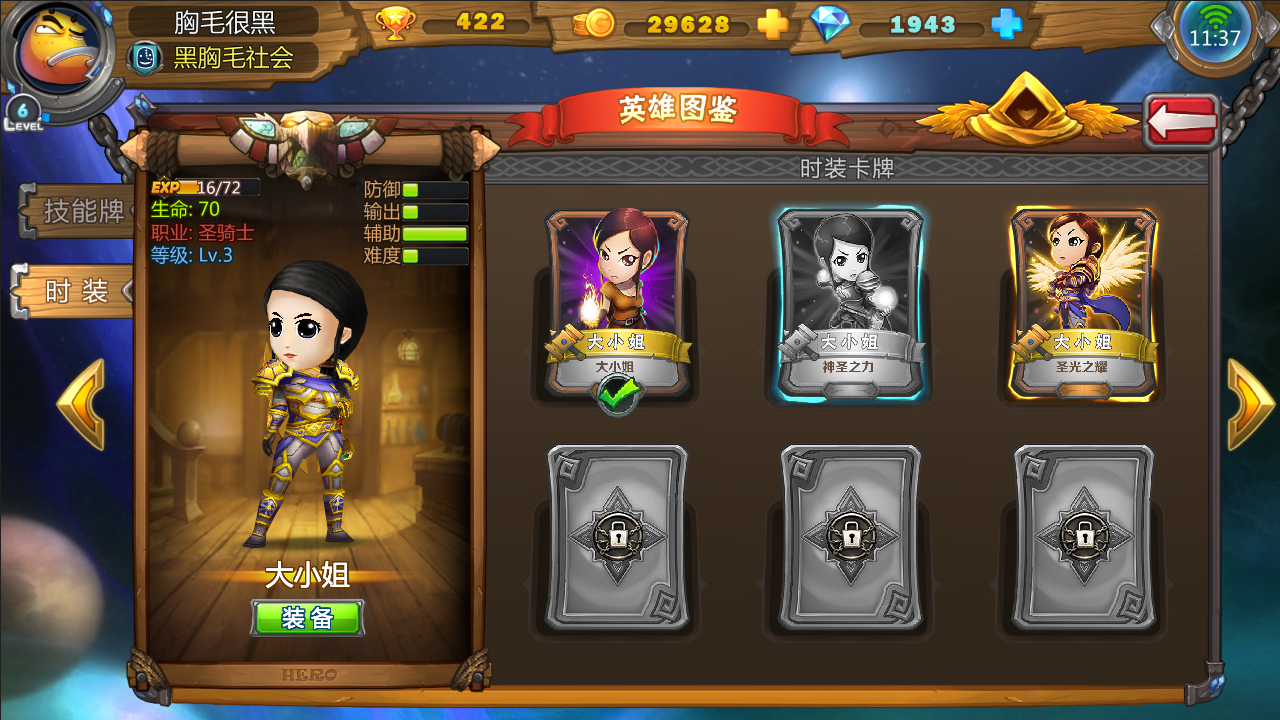The image size is (1280, 720).
Task: Click the 英雄图鉴 title banner
Action: 682,114
